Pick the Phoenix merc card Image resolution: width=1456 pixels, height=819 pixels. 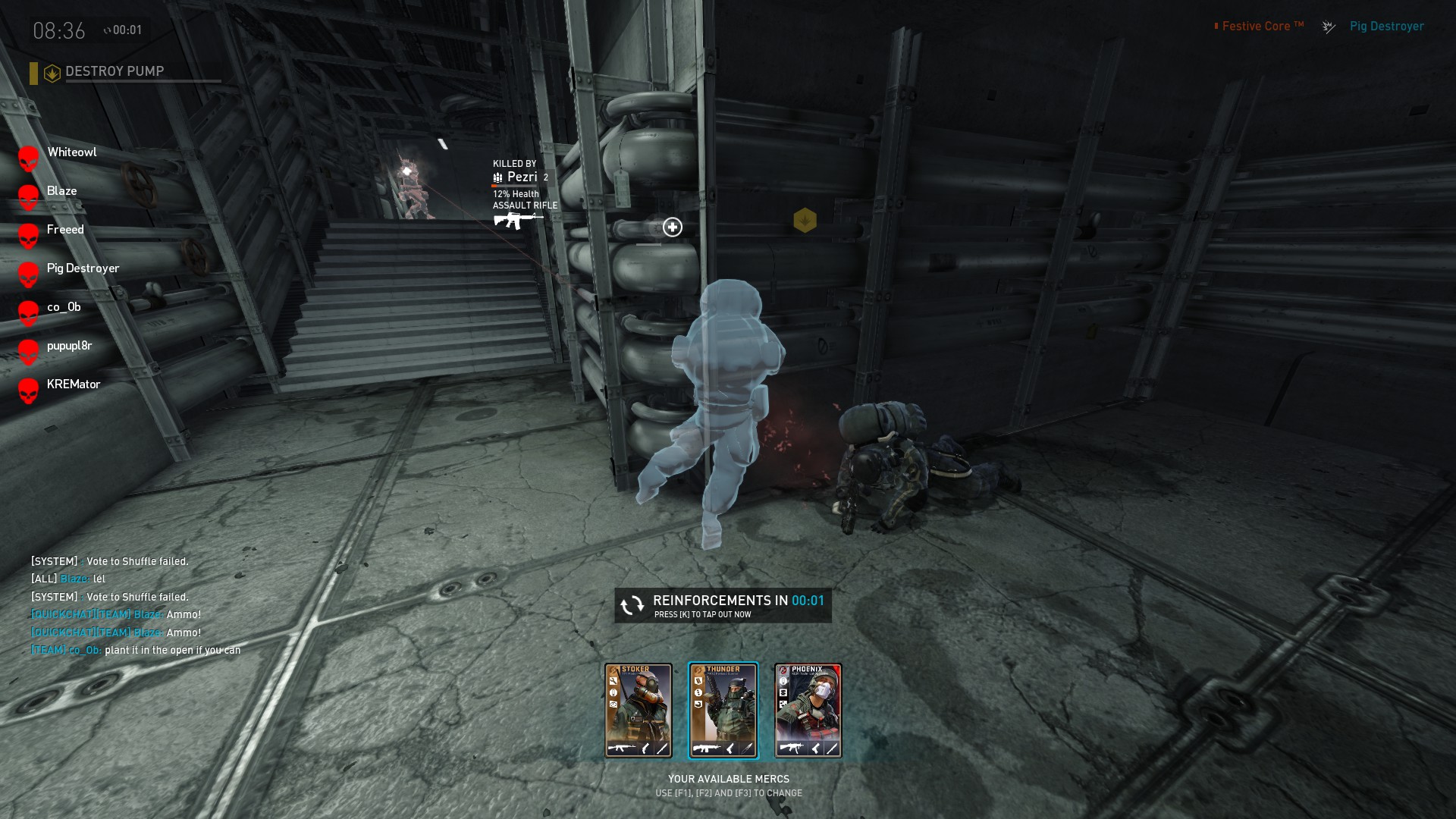click(x=808, y=711)
